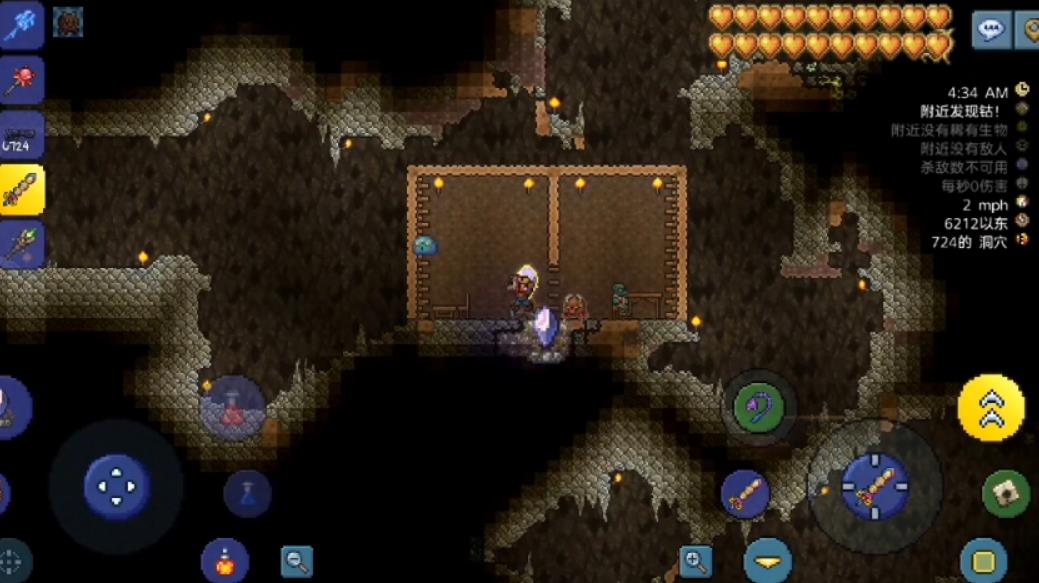Fire the purple grappling hook button
1039x583 pixels.
coord(757,406)
